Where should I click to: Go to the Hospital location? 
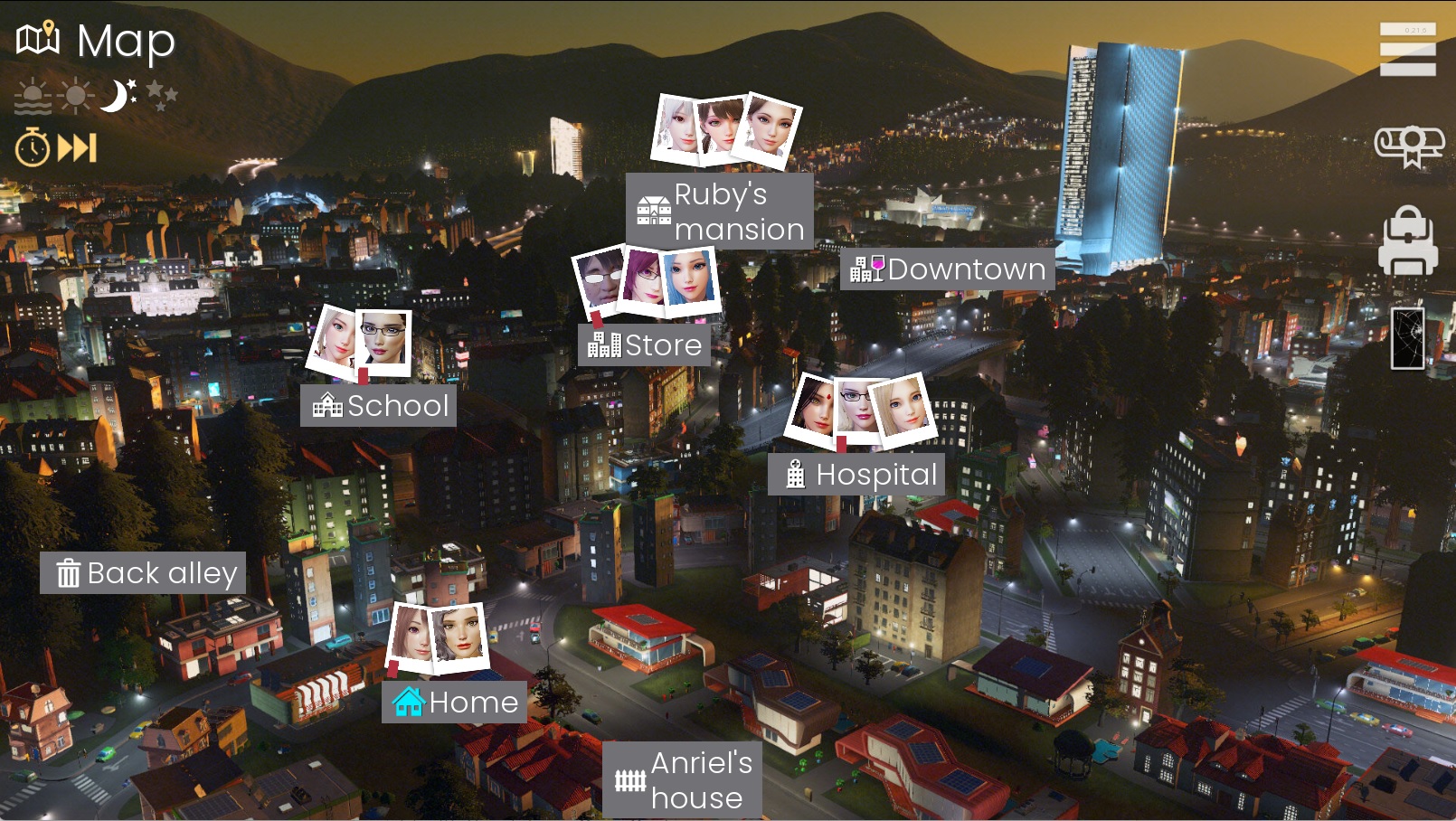[x=857, y=474]
